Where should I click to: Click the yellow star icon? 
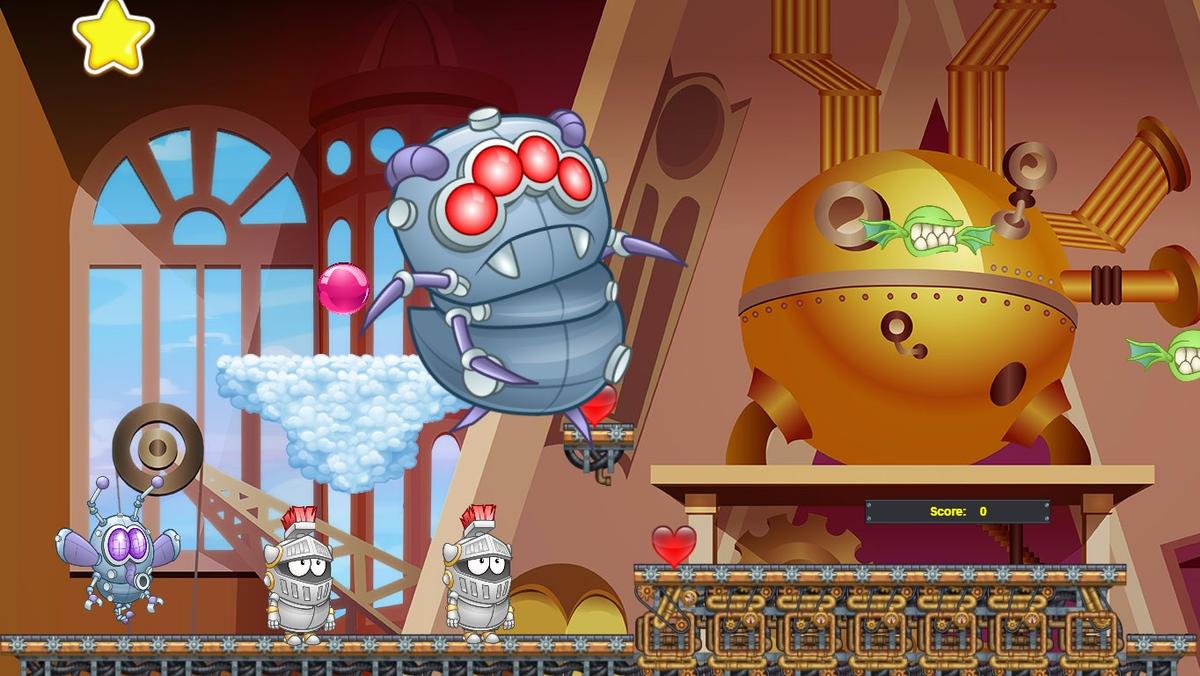click(x=113, y=36)
